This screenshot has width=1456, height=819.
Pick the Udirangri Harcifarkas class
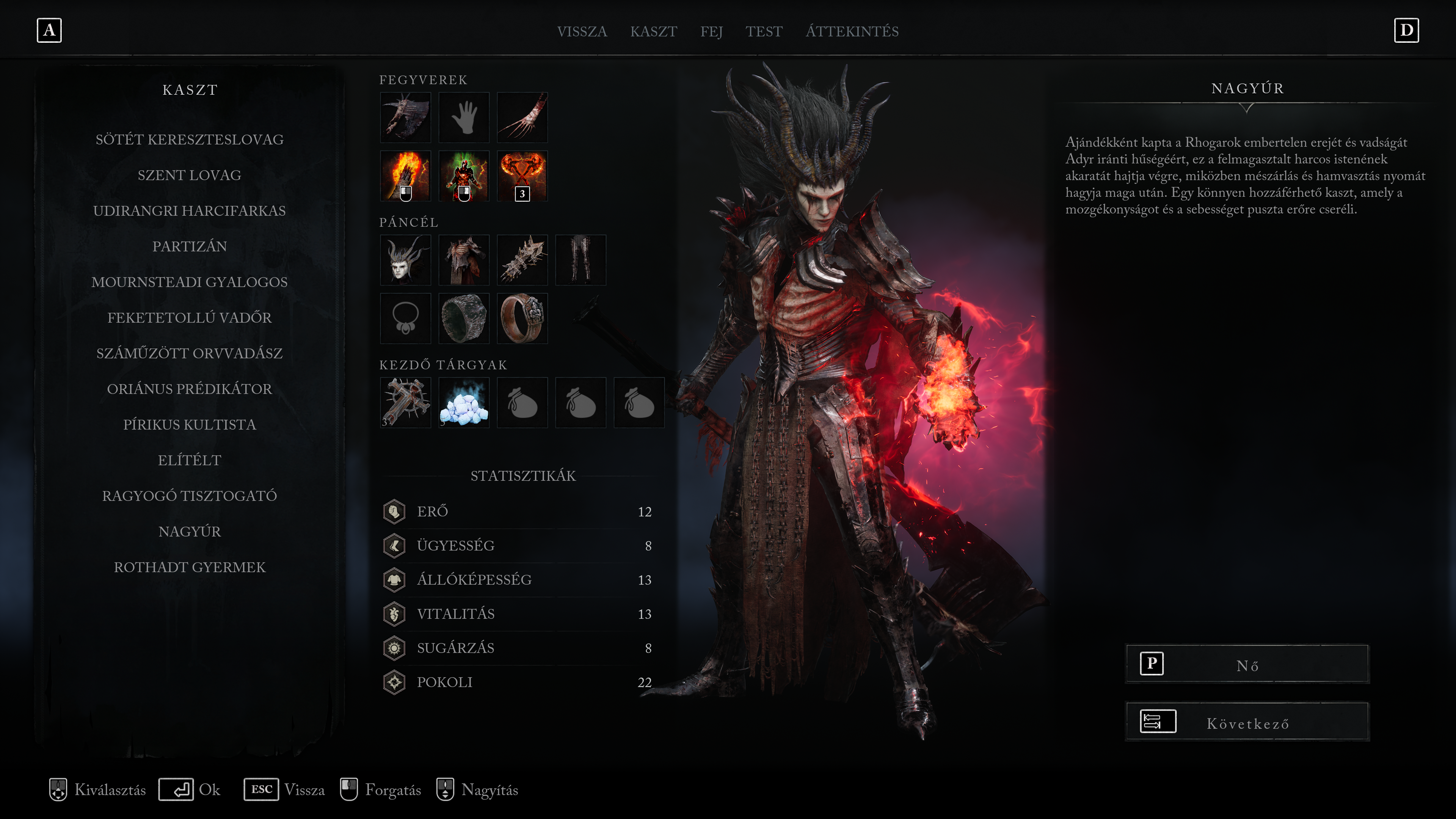tap(189, 211)
